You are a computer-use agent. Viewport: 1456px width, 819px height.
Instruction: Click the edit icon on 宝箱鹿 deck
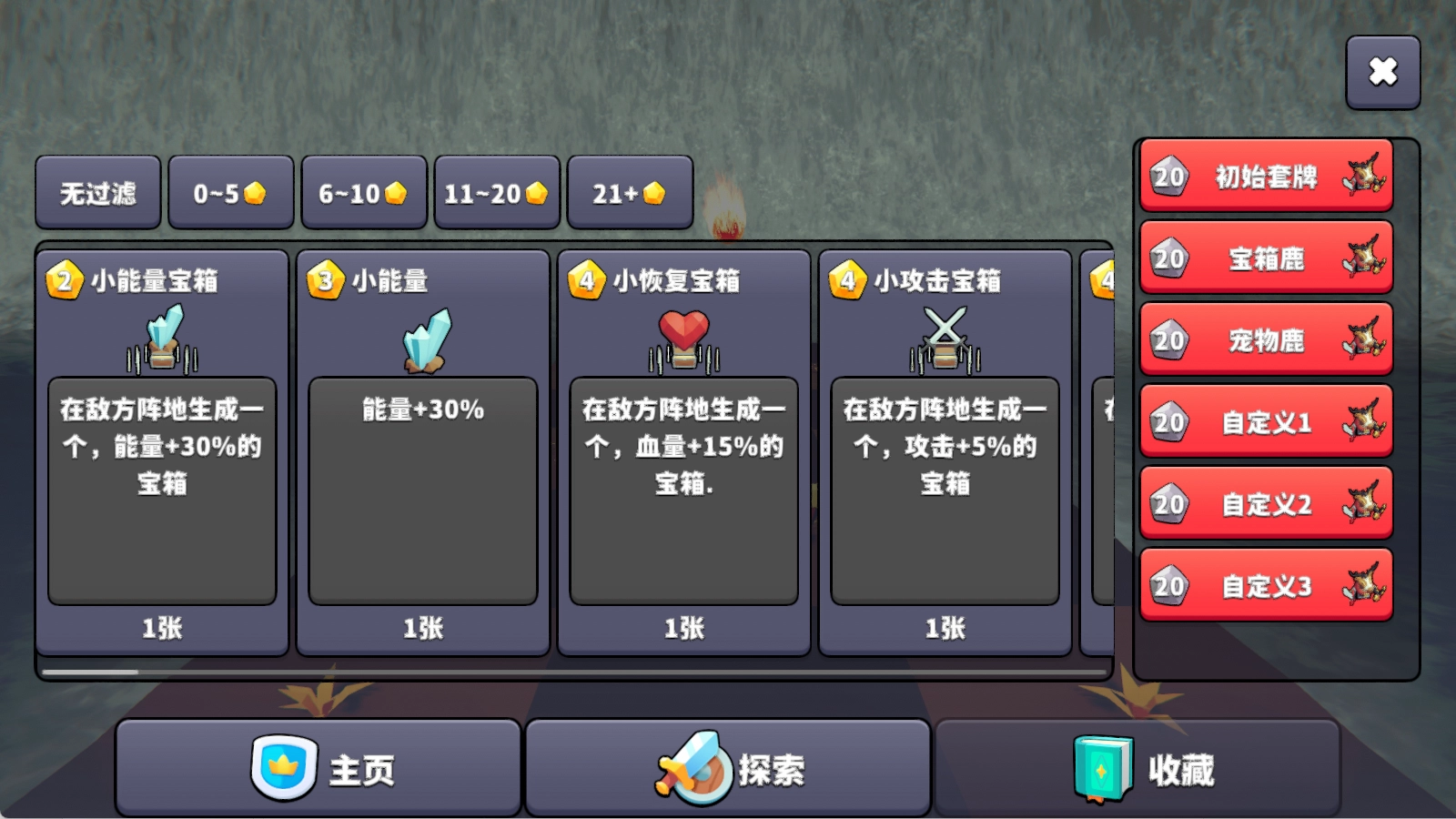[1363, 258]
